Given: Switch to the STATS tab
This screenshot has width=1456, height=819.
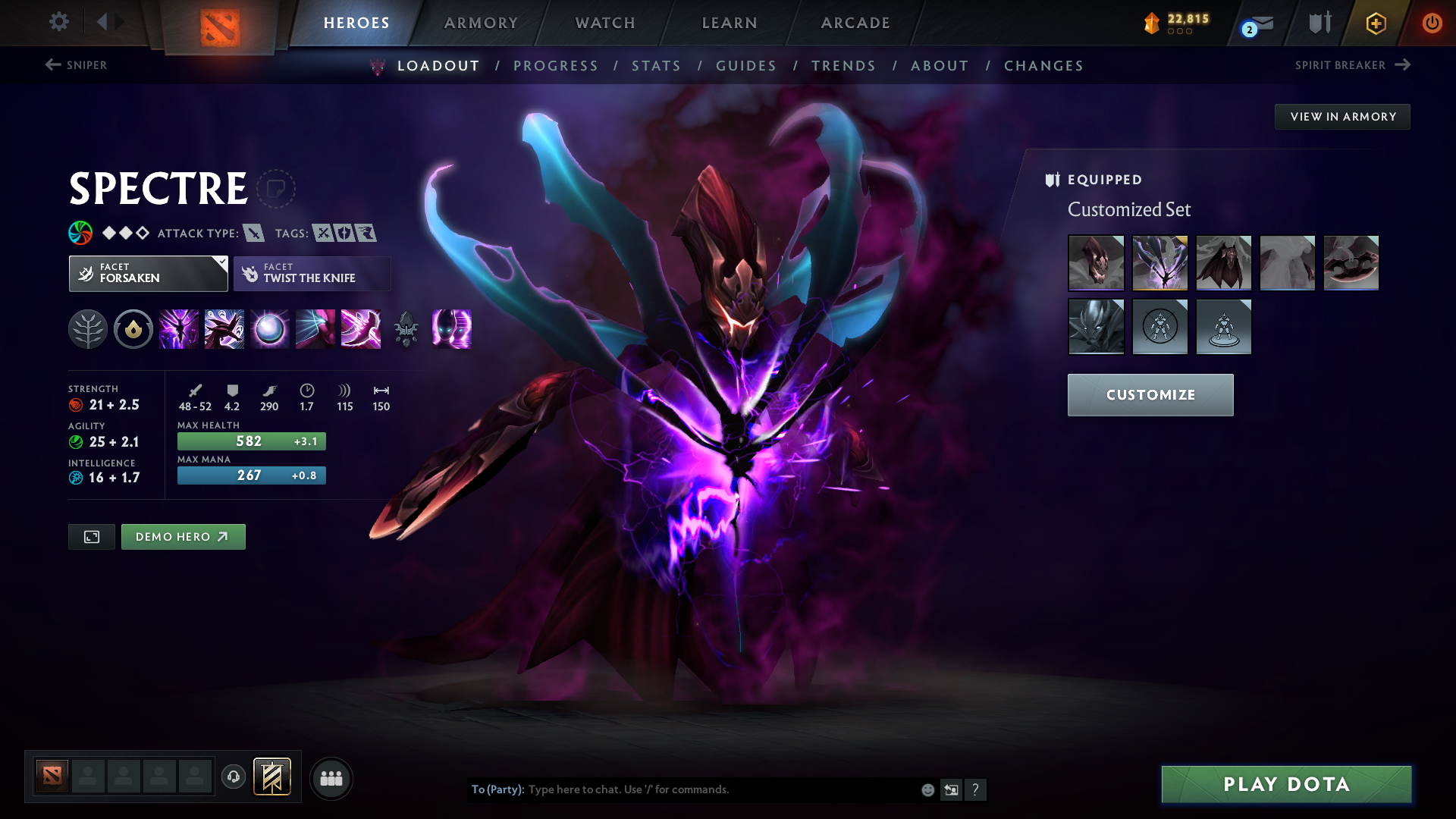Looking at the screenshot, I should [656, 66].
